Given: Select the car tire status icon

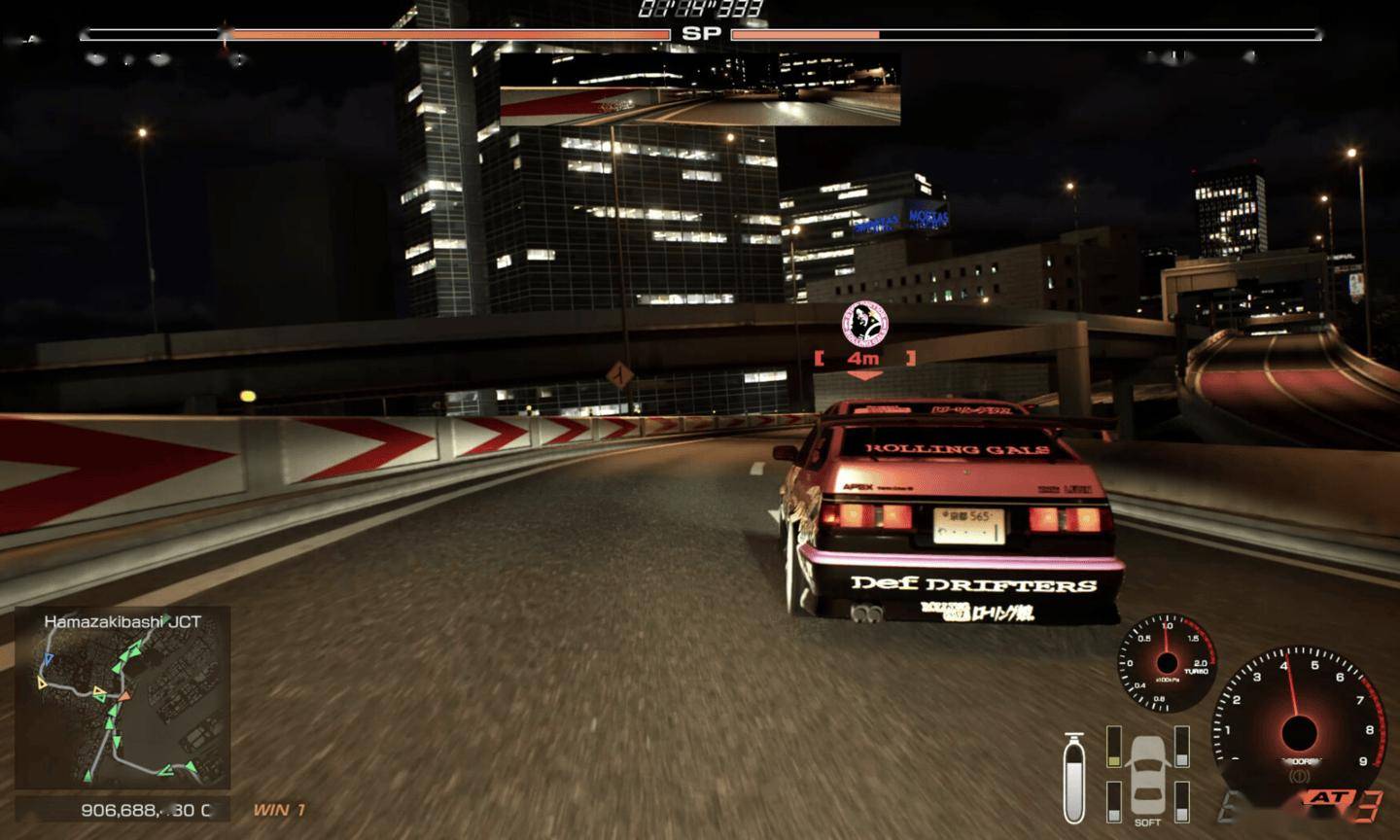Looking at the screenshot, I should coord(1148,774).
